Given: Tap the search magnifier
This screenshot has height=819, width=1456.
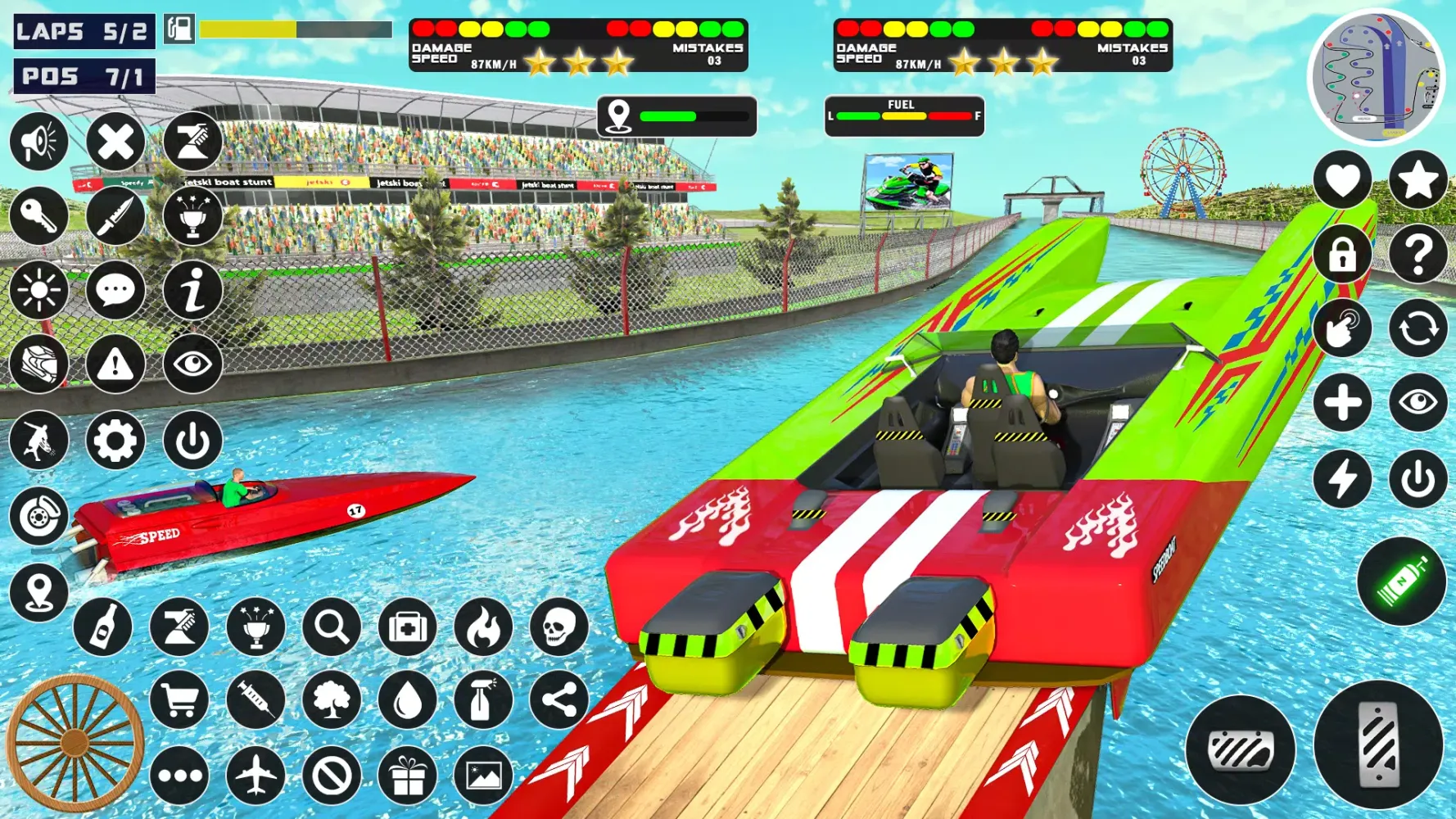Looking at the screenshot, I should pos(330,627).
